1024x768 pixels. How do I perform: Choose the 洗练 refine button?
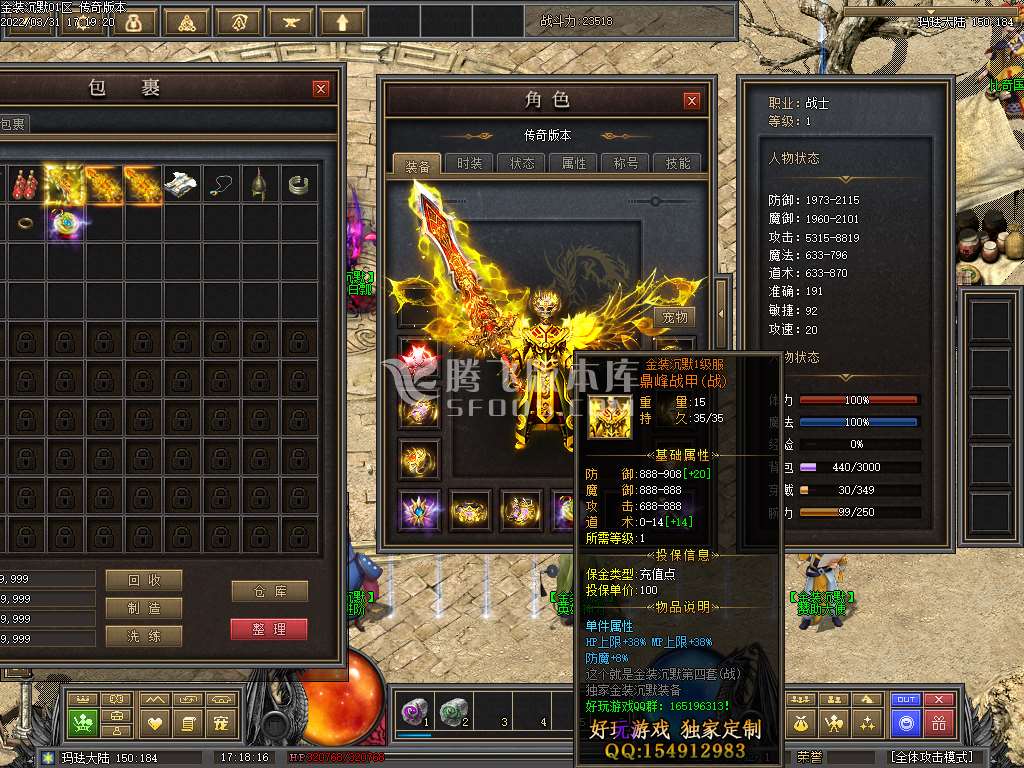143,636
